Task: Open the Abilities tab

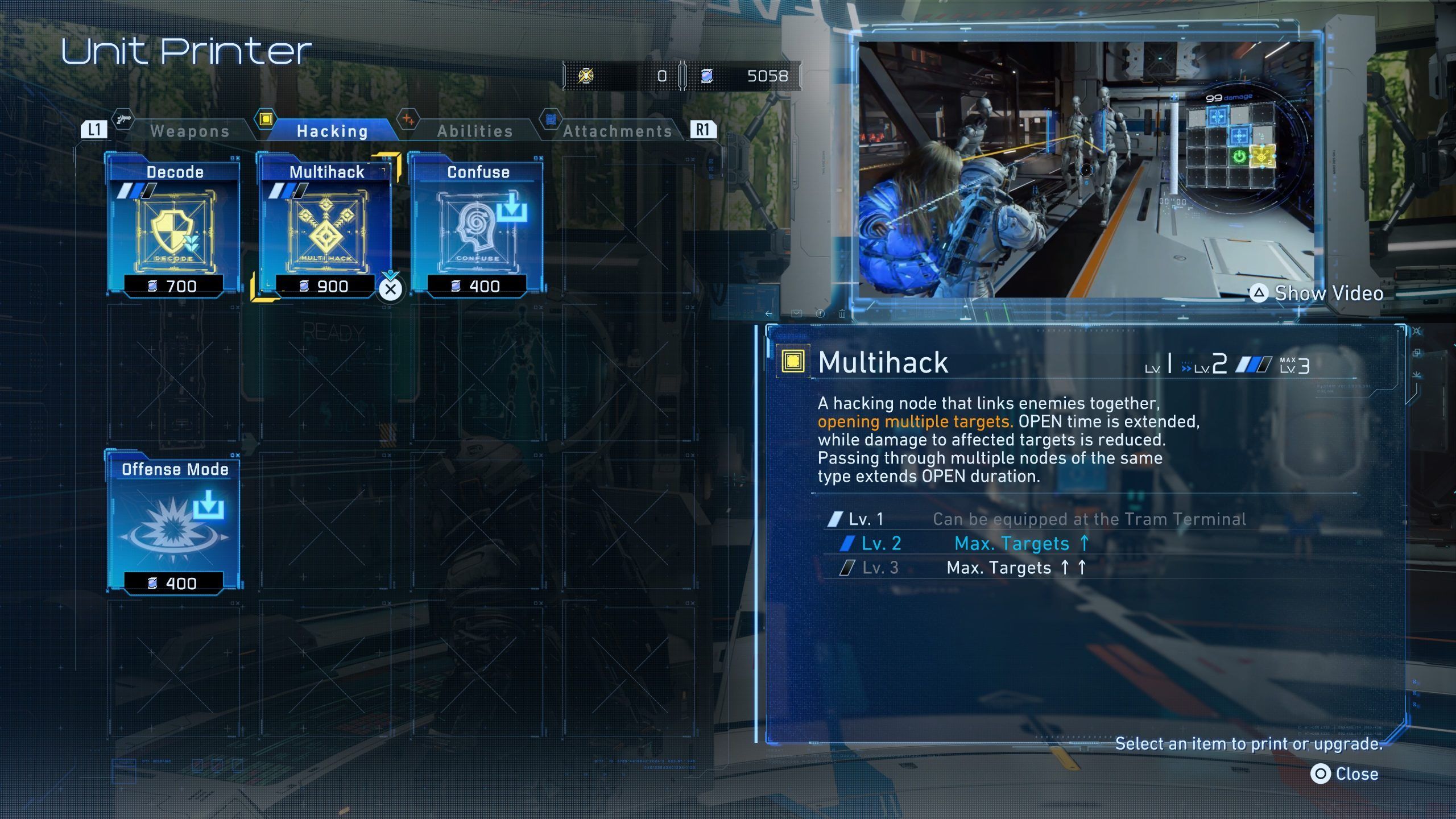Action: click(475, 131)
